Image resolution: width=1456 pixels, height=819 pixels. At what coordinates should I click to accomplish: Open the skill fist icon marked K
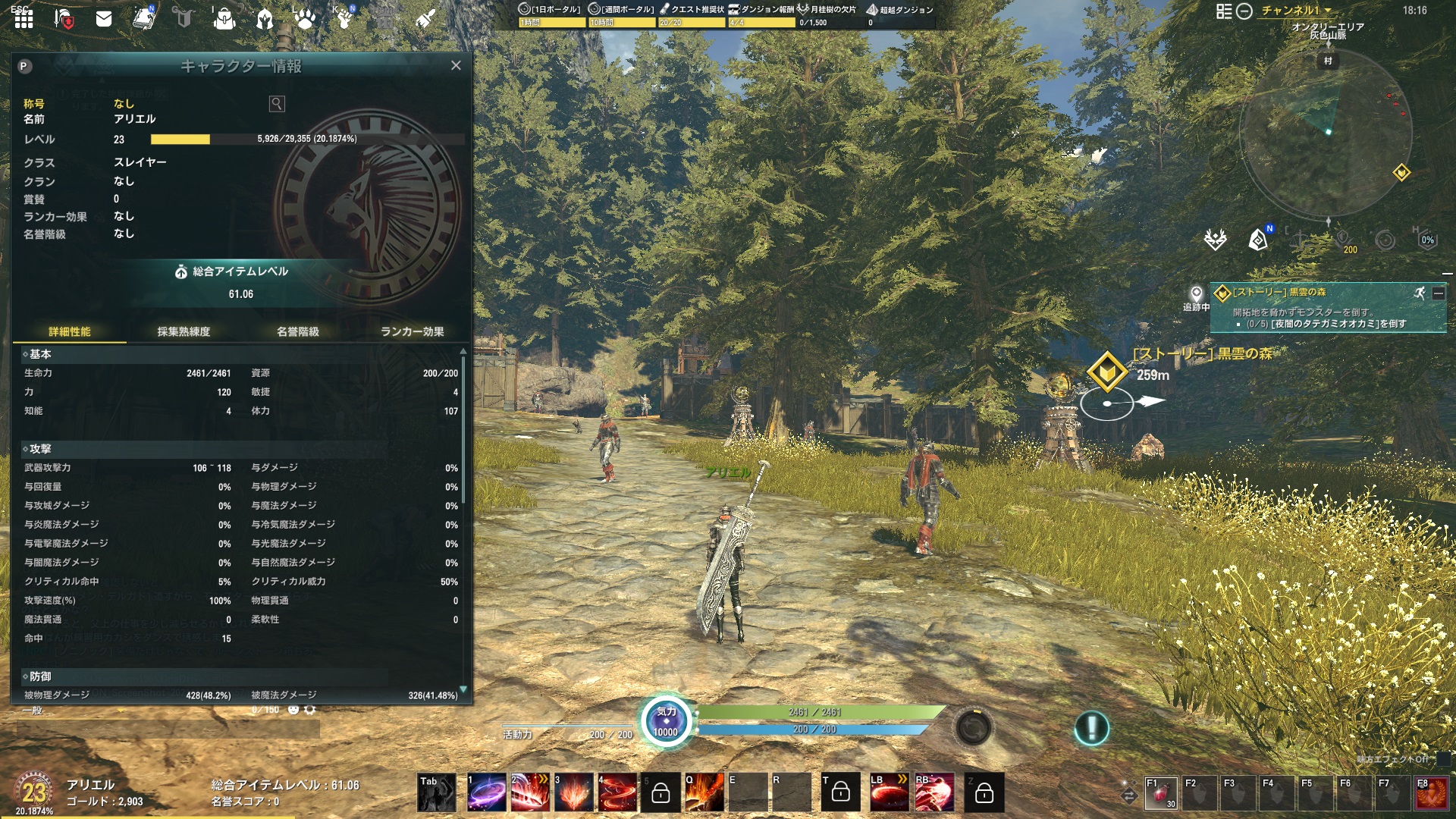click(345, 19)
